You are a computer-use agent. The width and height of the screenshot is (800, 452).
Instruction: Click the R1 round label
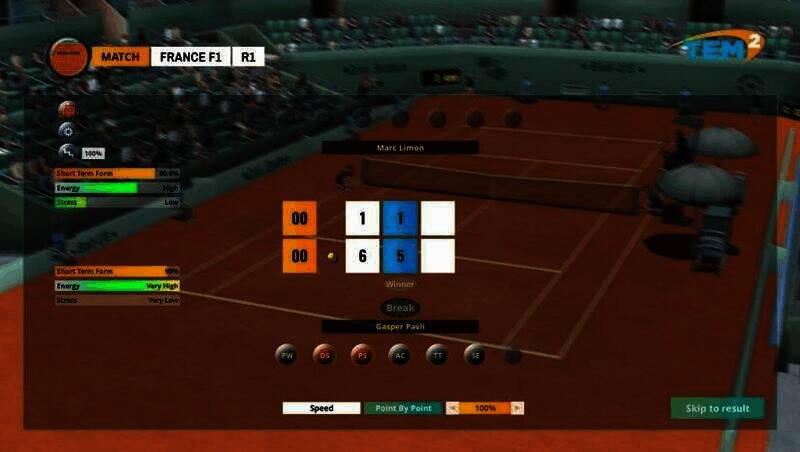pyautogui.click(x=247, y=57)
